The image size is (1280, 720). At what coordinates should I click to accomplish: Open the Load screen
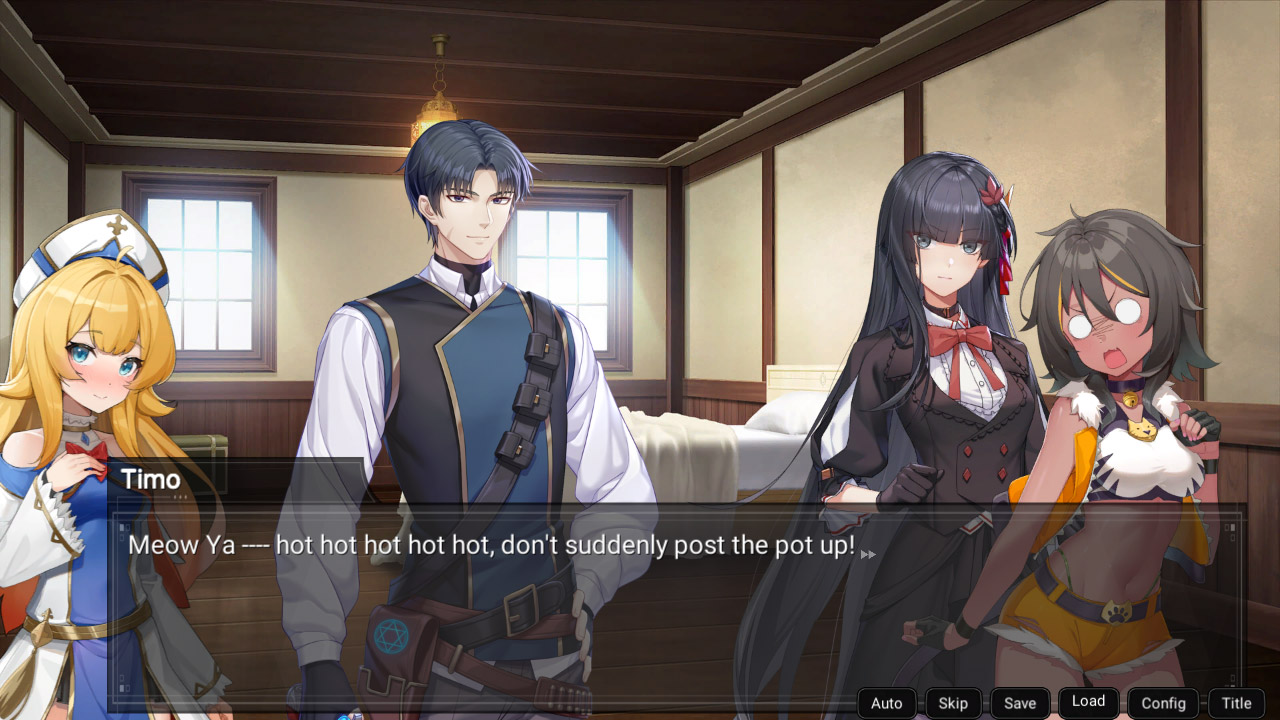[x=1088, y=702]
